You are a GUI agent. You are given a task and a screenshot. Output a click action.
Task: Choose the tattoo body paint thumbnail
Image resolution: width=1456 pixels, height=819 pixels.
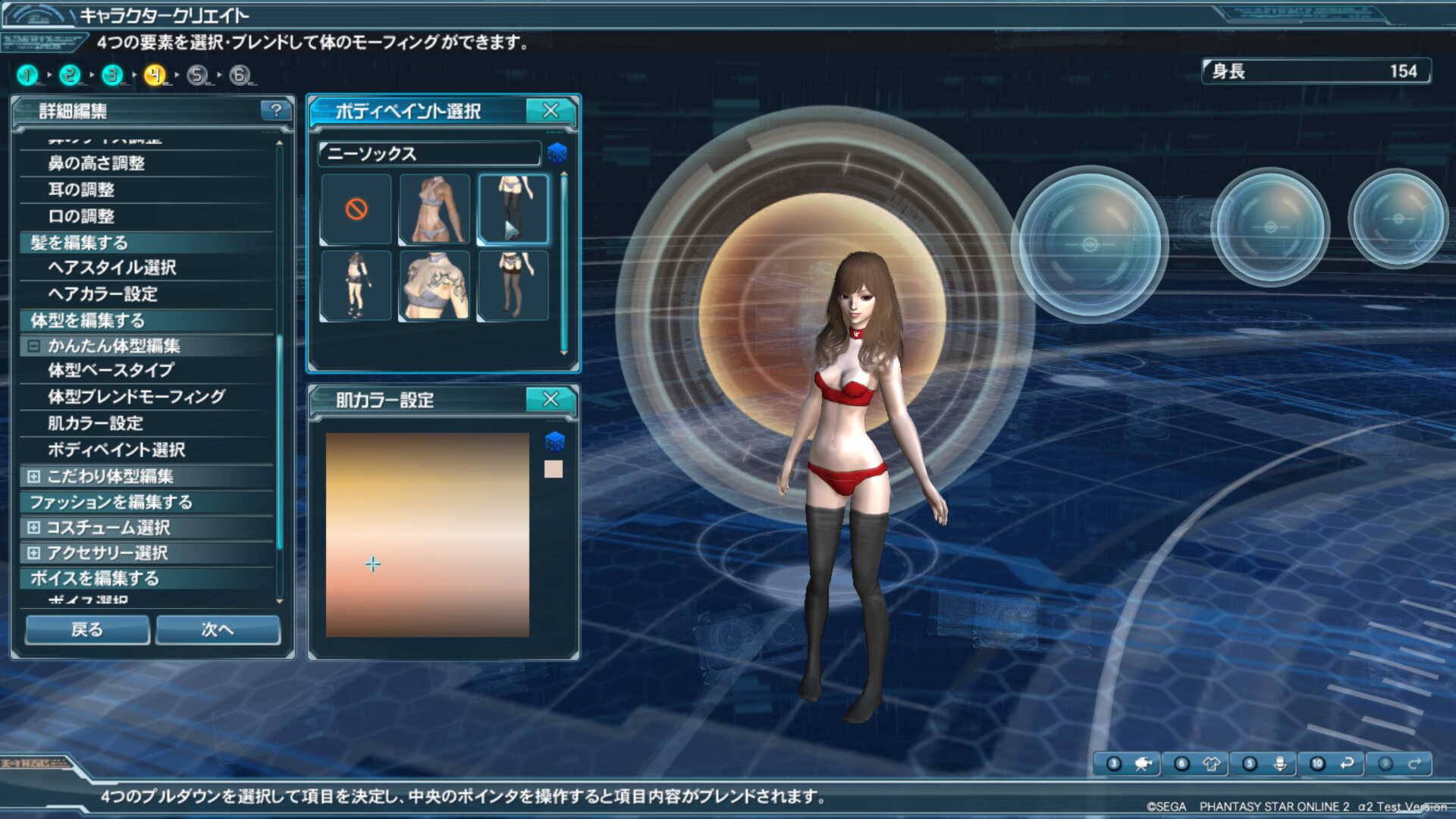435,286
